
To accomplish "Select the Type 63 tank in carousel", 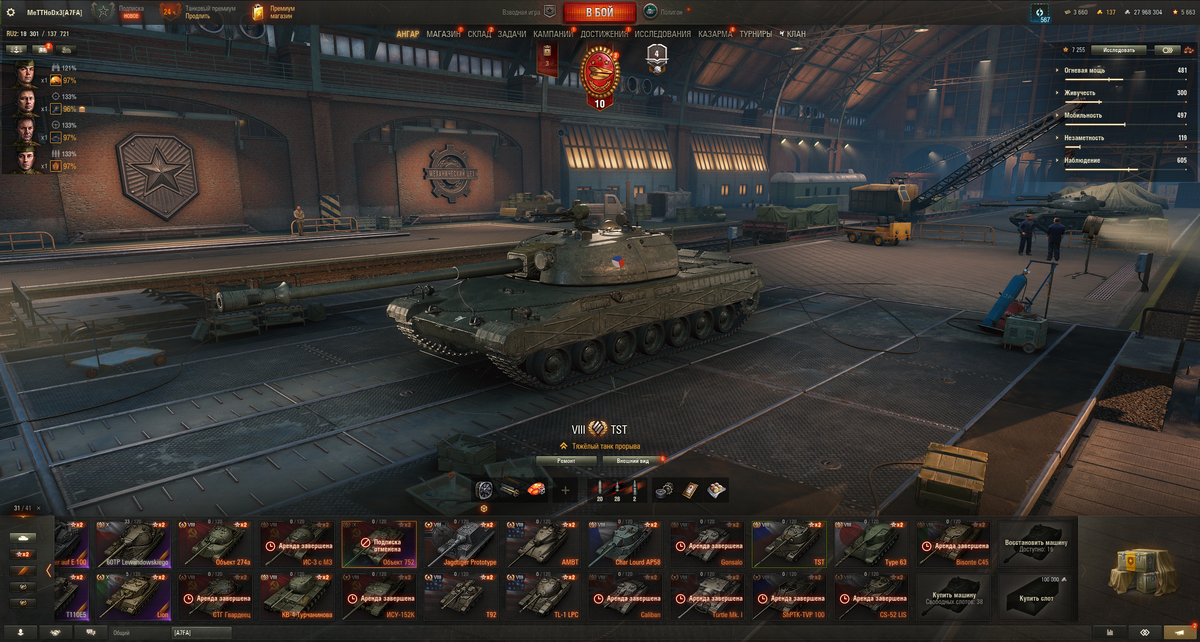I will tap(872, 544).
